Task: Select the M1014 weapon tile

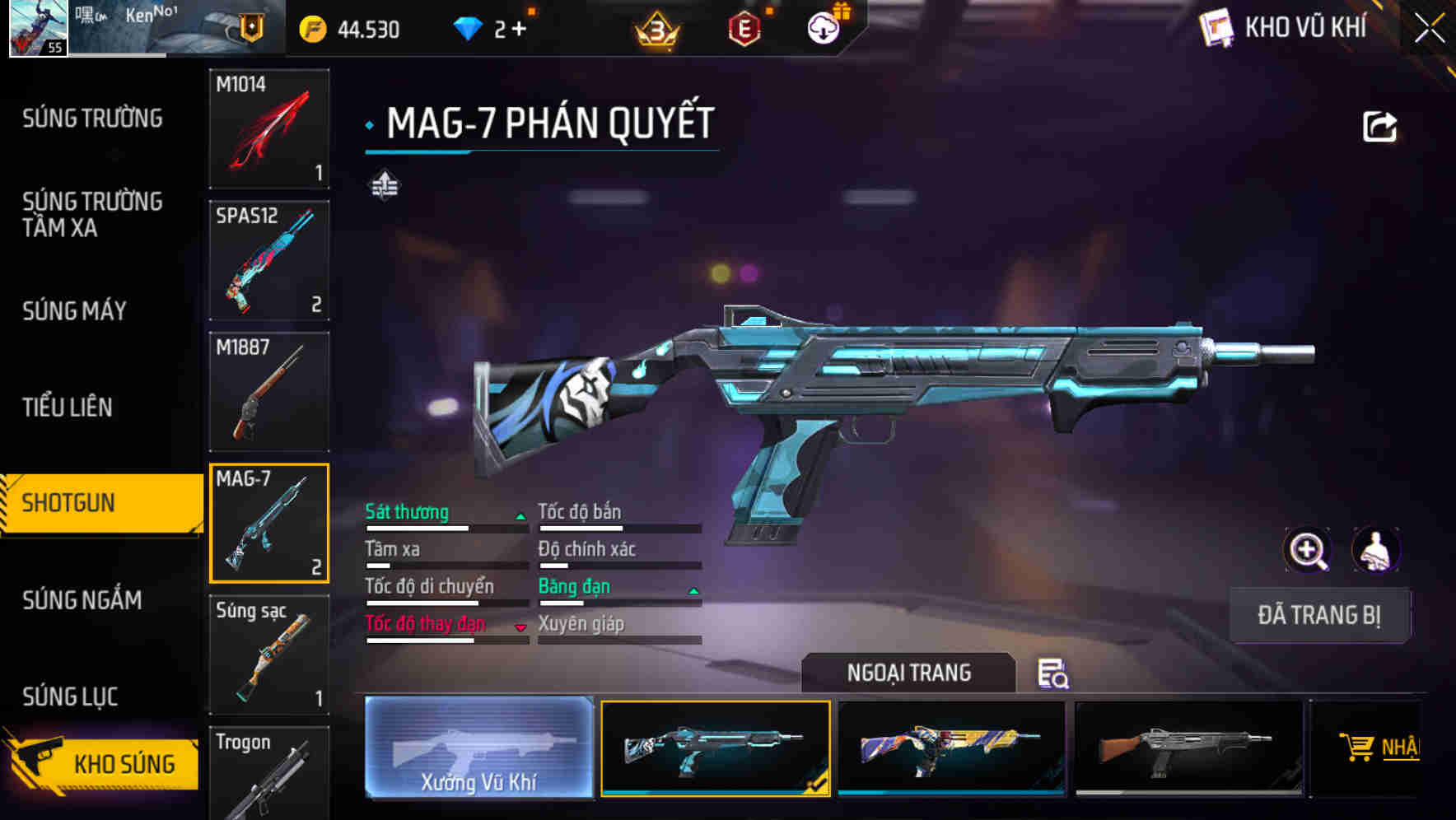Action: point(269,128)
